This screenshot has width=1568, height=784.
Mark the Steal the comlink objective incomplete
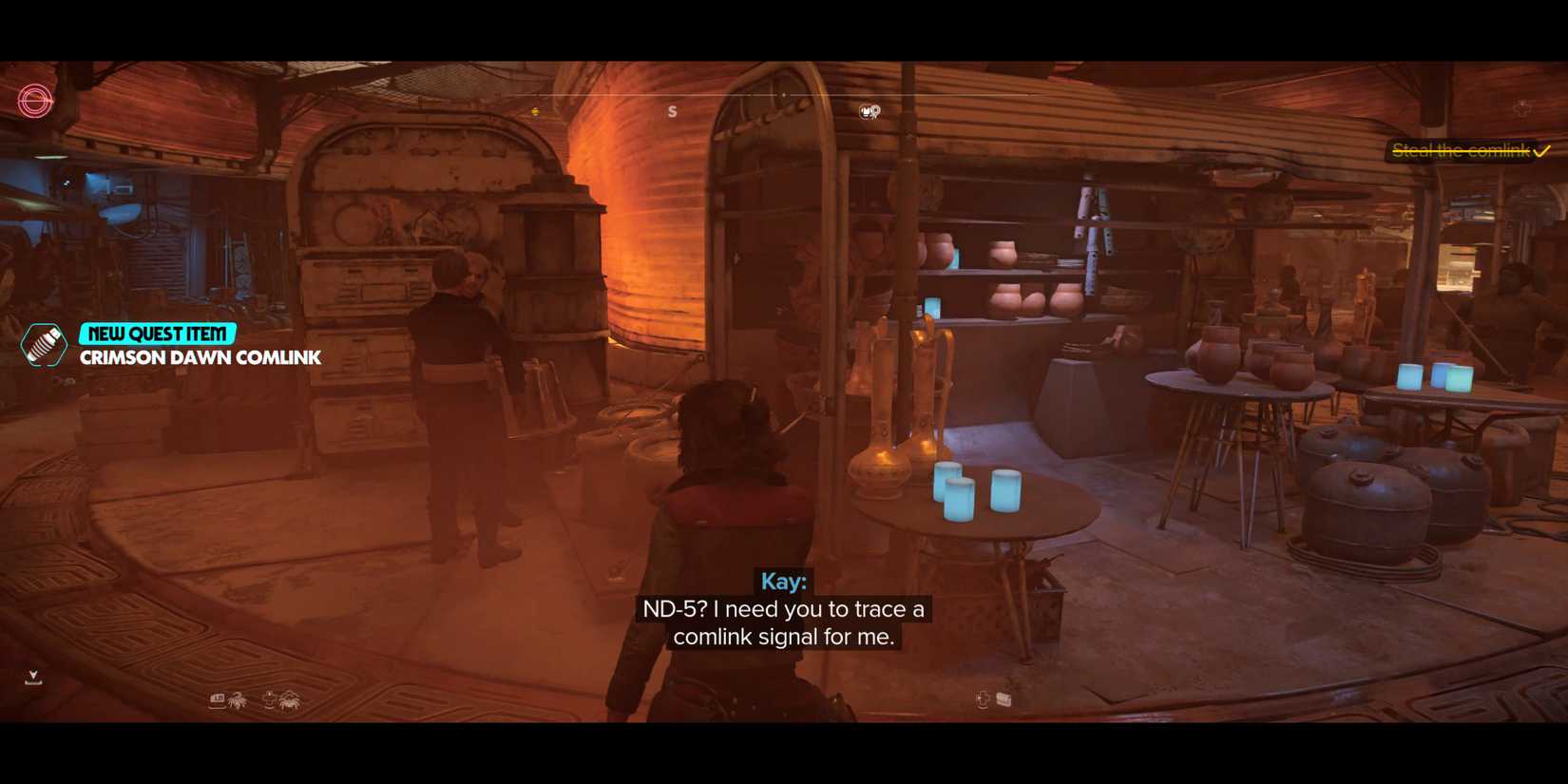point(1544,150)
